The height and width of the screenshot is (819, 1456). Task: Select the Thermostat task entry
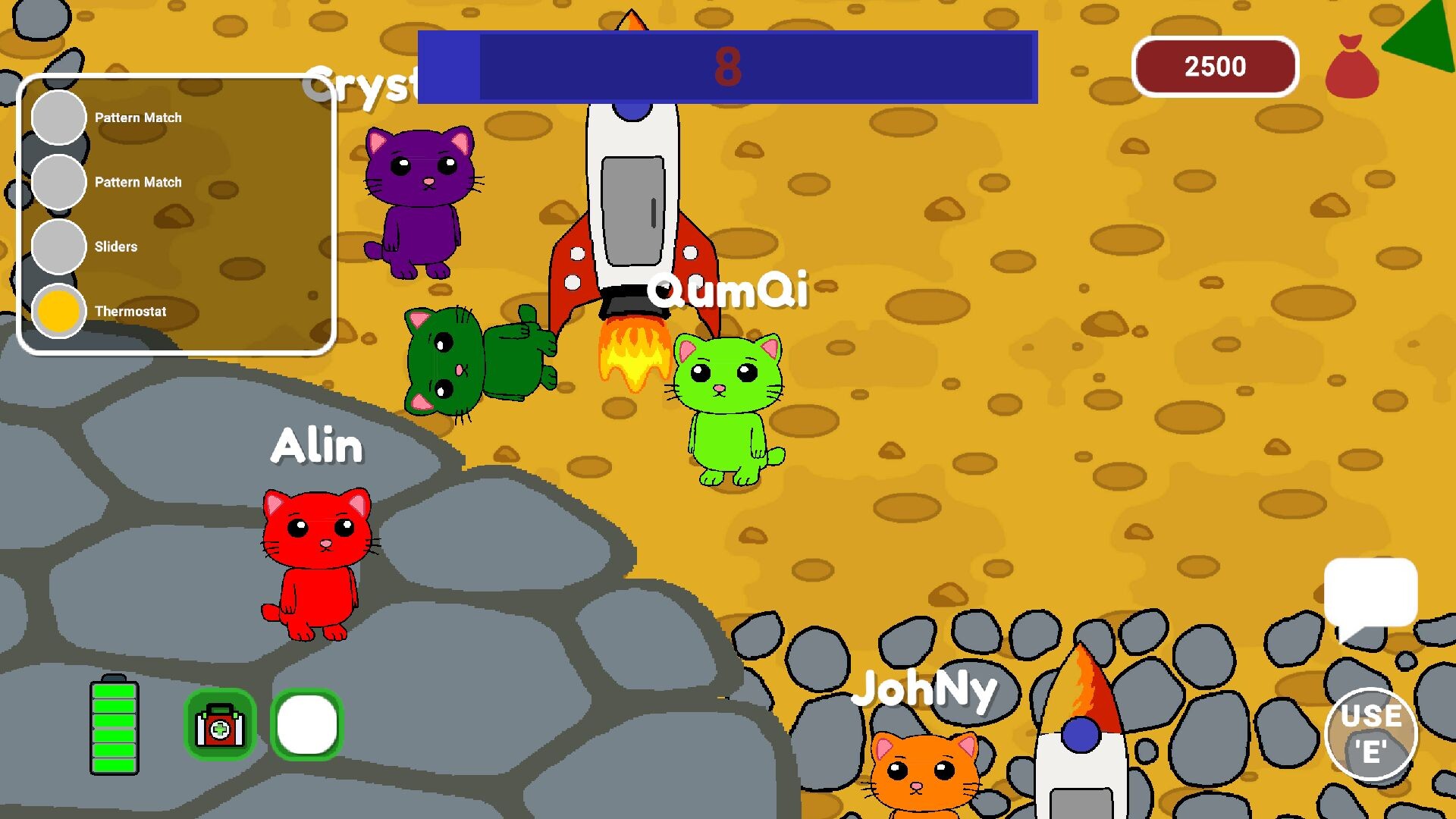point(132,311)
